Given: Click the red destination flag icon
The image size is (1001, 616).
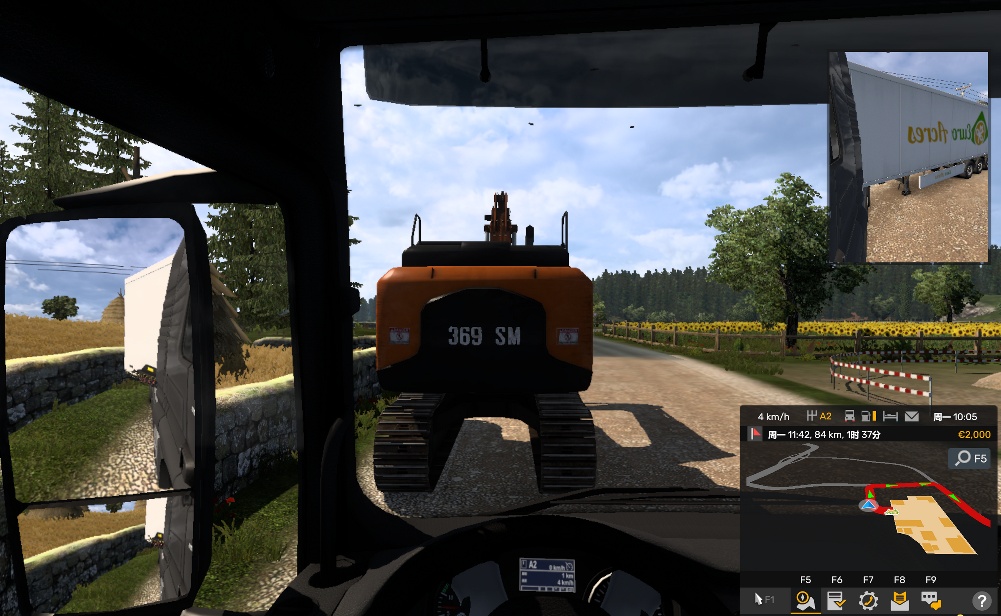Looking at the screenshot, I should (755, 434).
